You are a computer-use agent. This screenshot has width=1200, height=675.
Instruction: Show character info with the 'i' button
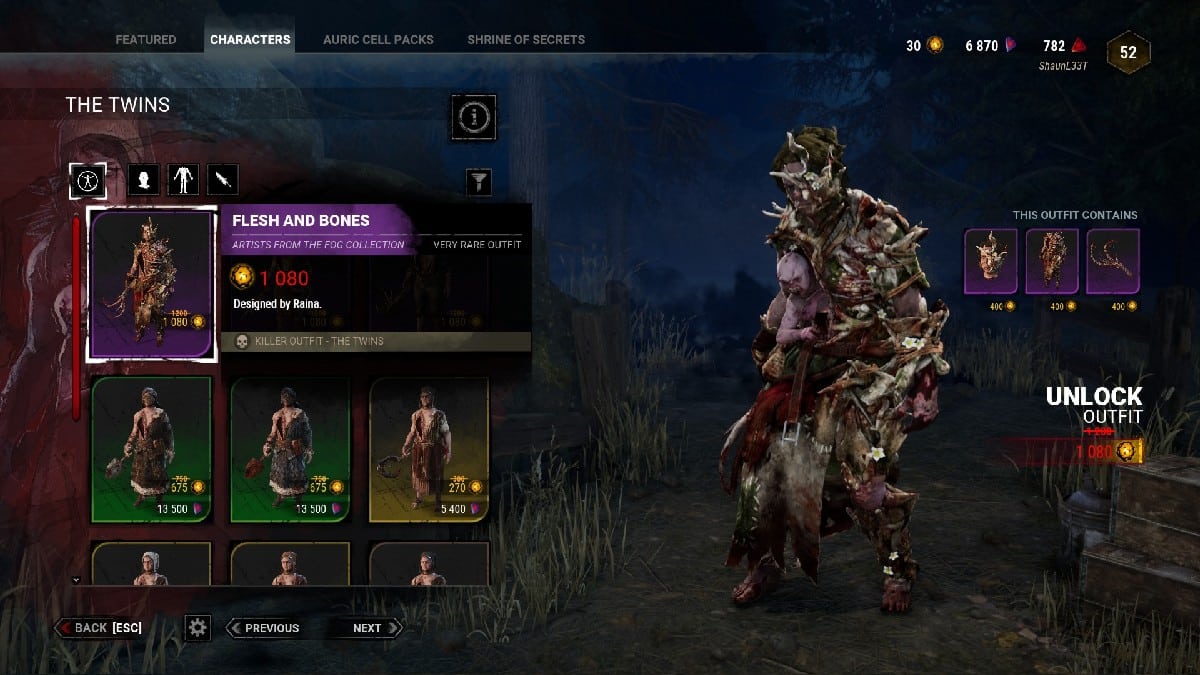pyautogui.click(x=473, y=117)
